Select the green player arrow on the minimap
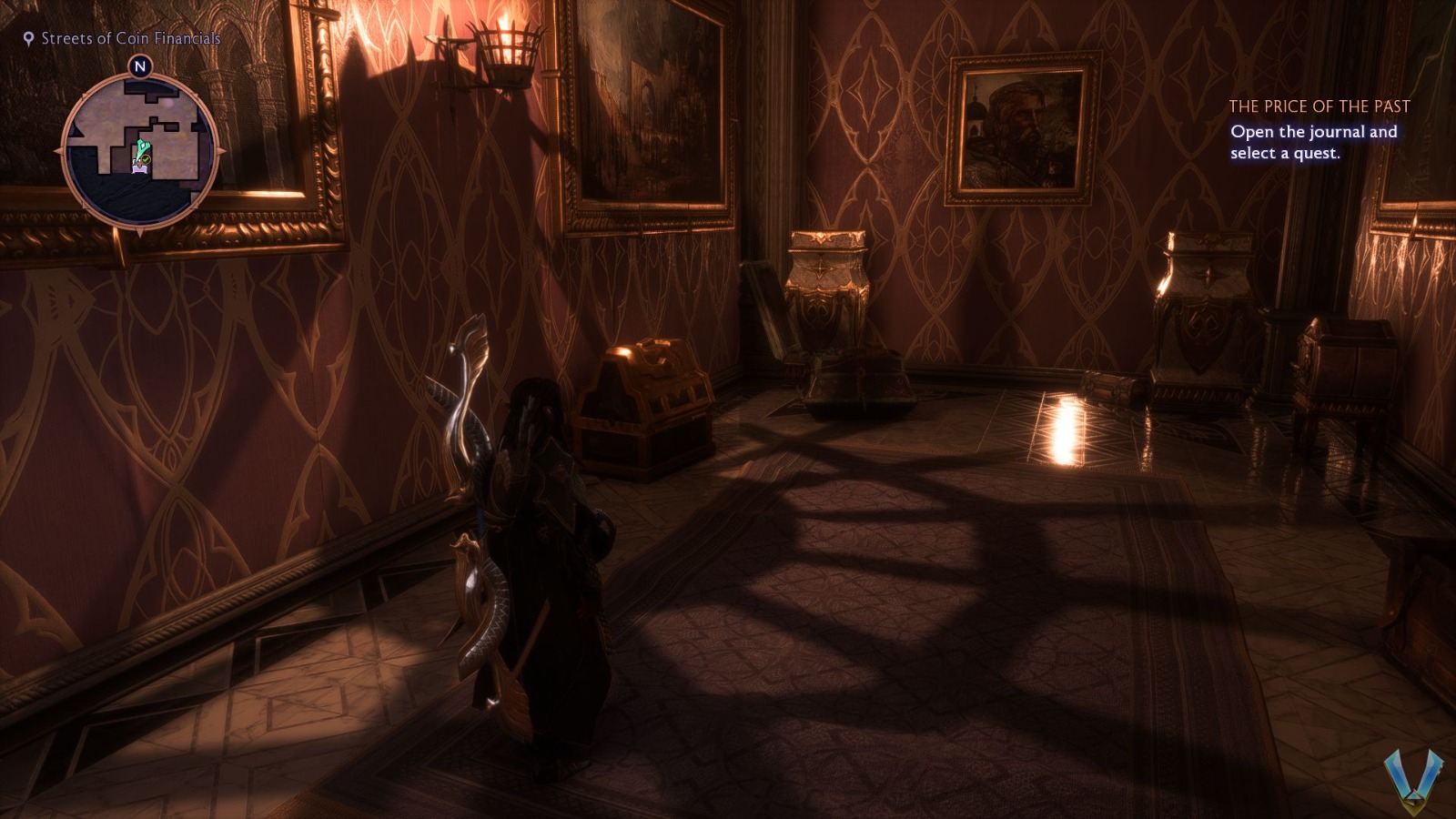The height and width of the screenshot is (819, 1456). coord(143,147)
